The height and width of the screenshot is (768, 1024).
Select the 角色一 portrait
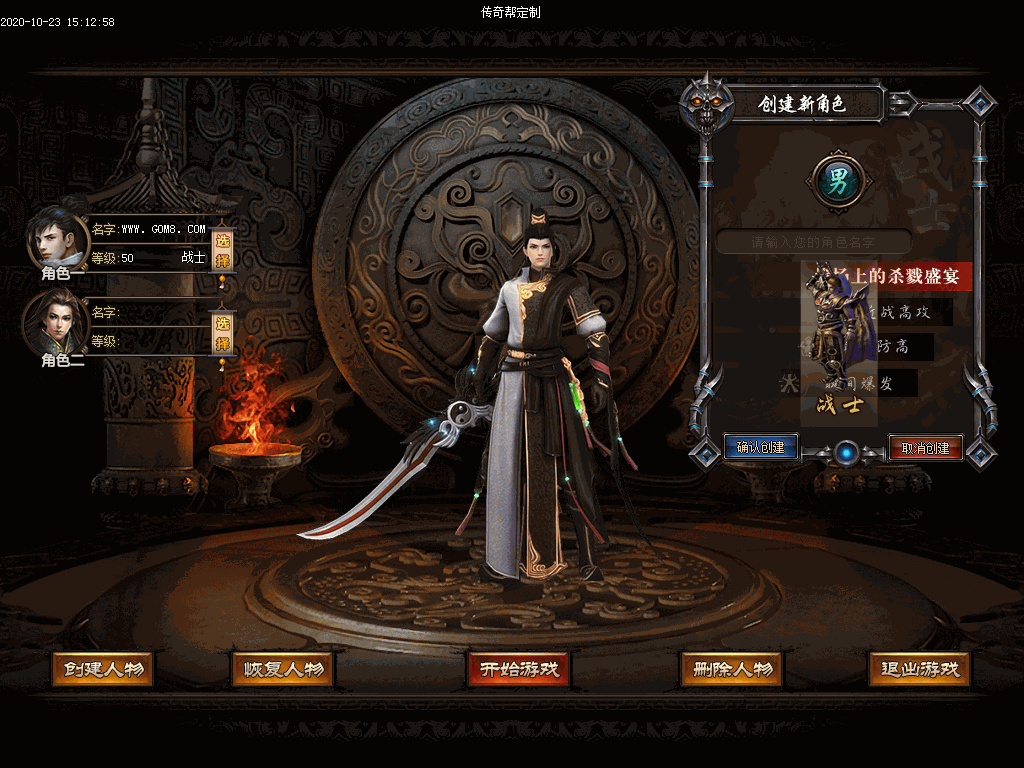[x=57, y=240]
